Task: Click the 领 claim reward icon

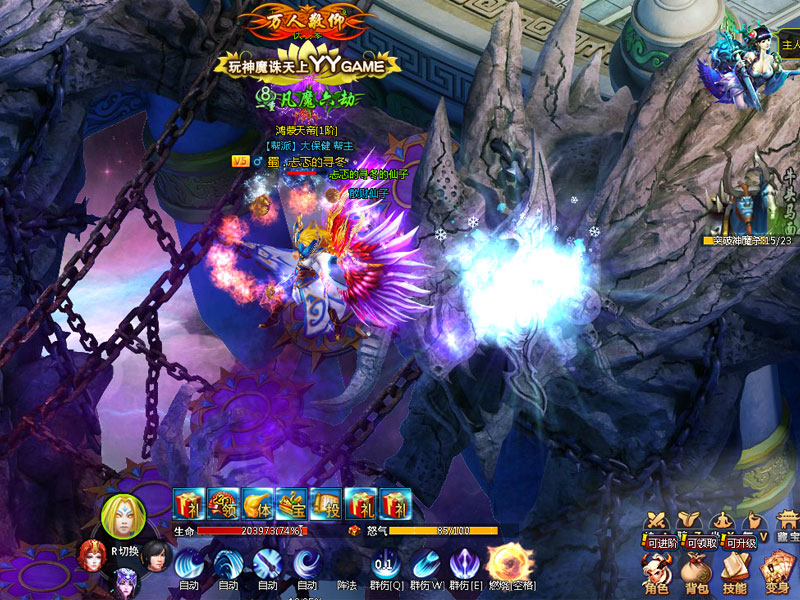Action: click(223, 503)
